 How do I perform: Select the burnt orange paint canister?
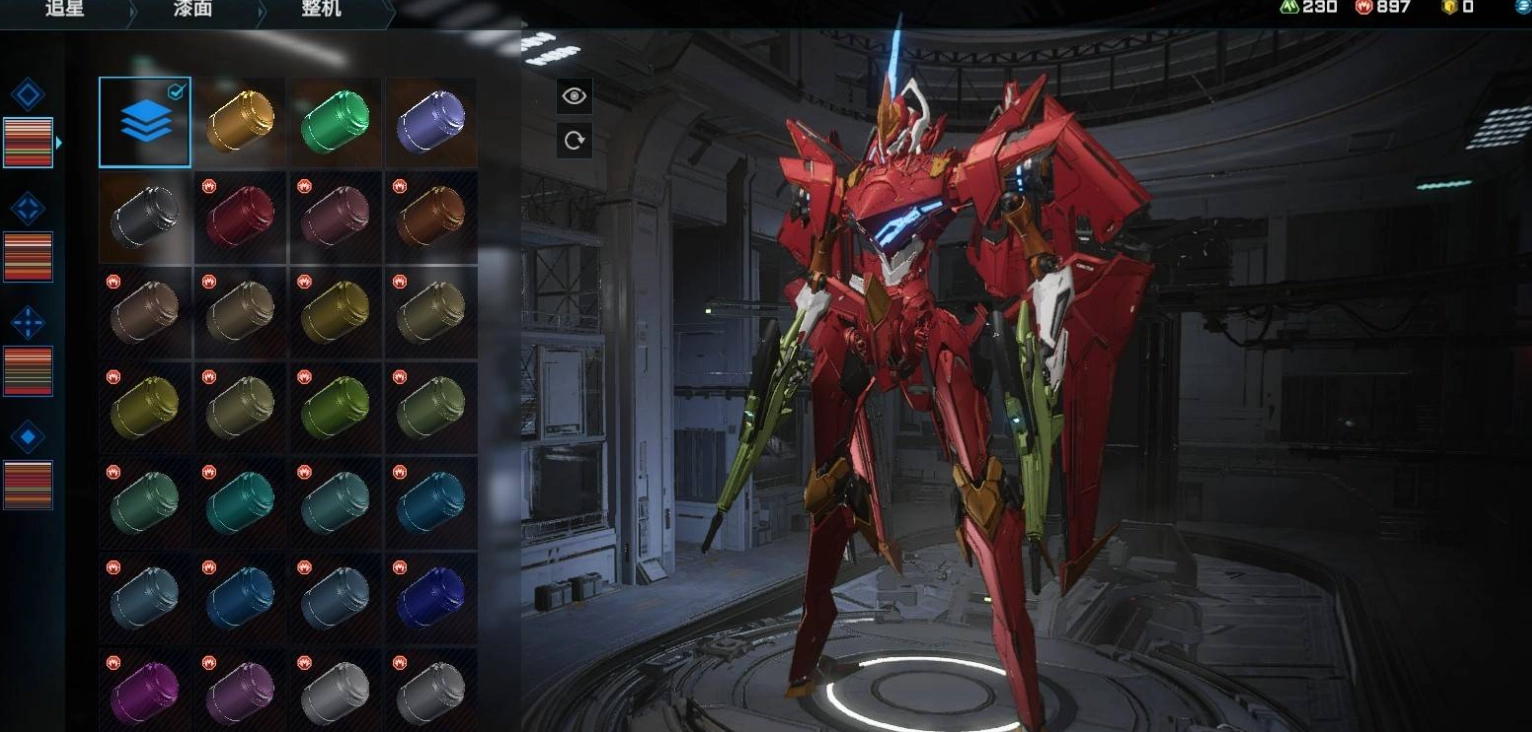tap(431, 217)
